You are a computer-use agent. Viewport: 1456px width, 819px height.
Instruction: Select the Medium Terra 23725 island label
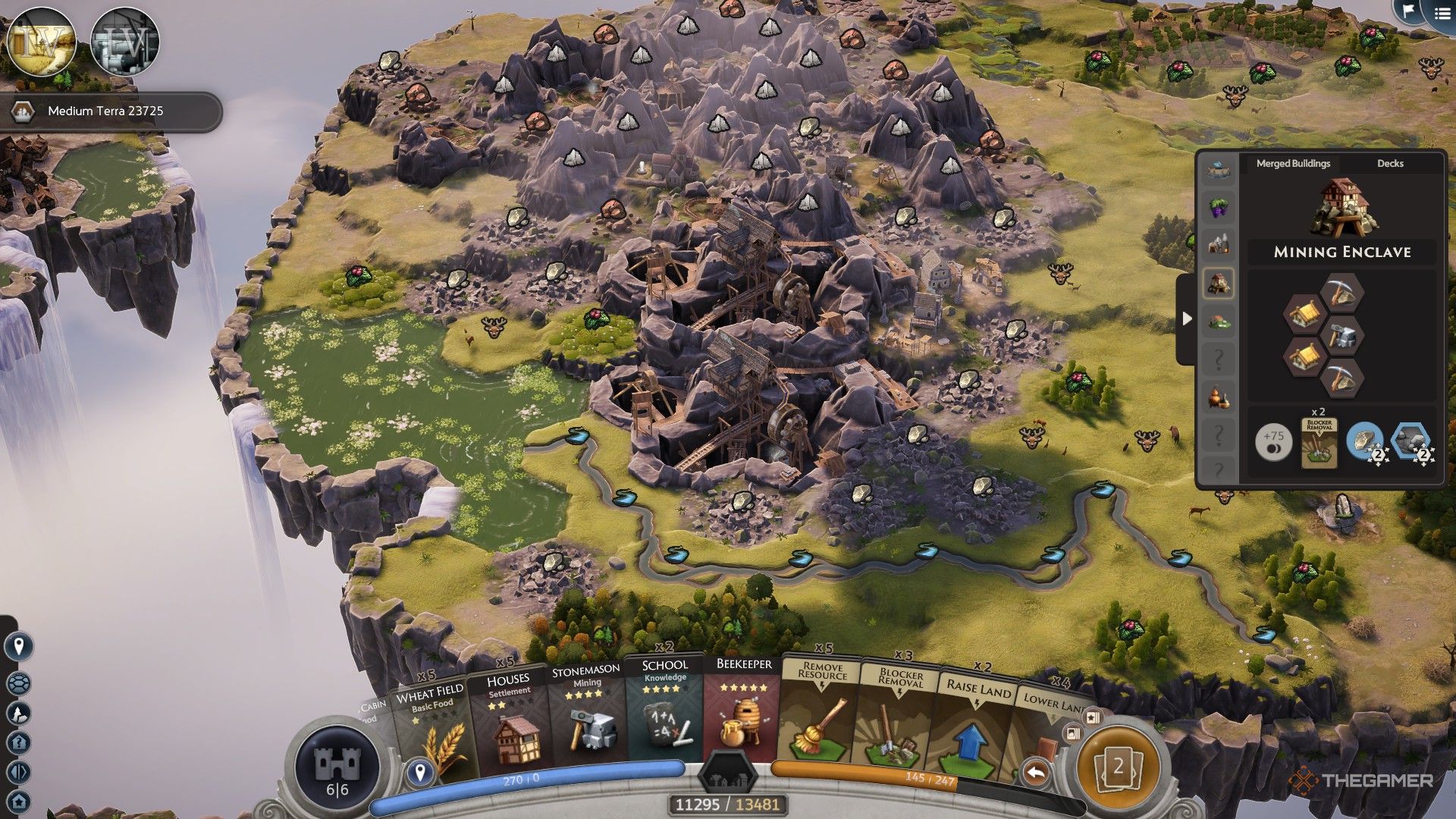coord(106,111)
